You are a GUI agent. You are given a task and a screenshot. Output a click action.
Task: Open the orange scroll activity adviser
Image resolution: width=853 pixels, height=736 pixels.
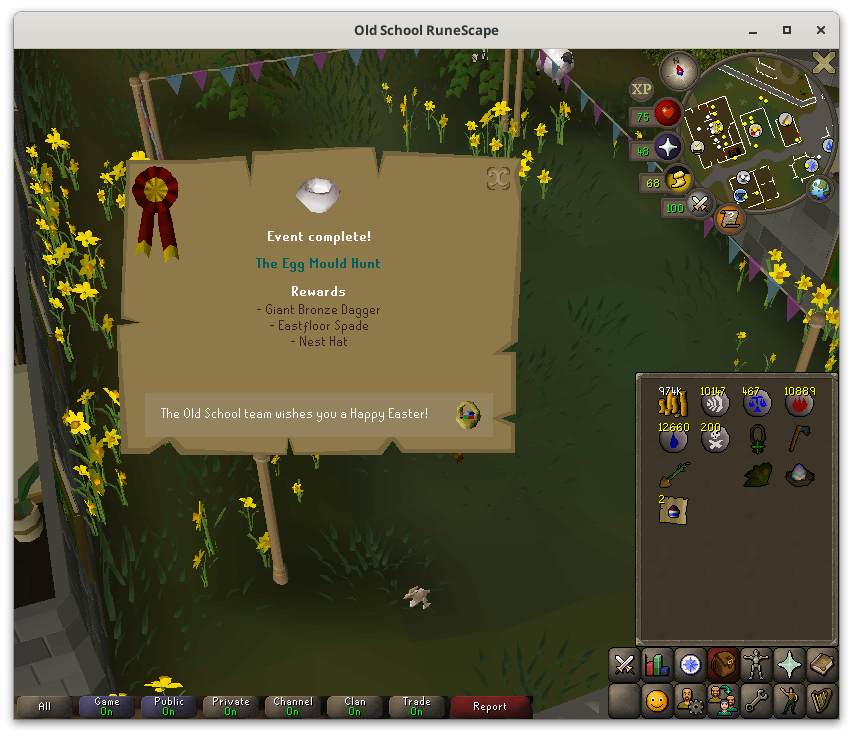pos(730,219)
